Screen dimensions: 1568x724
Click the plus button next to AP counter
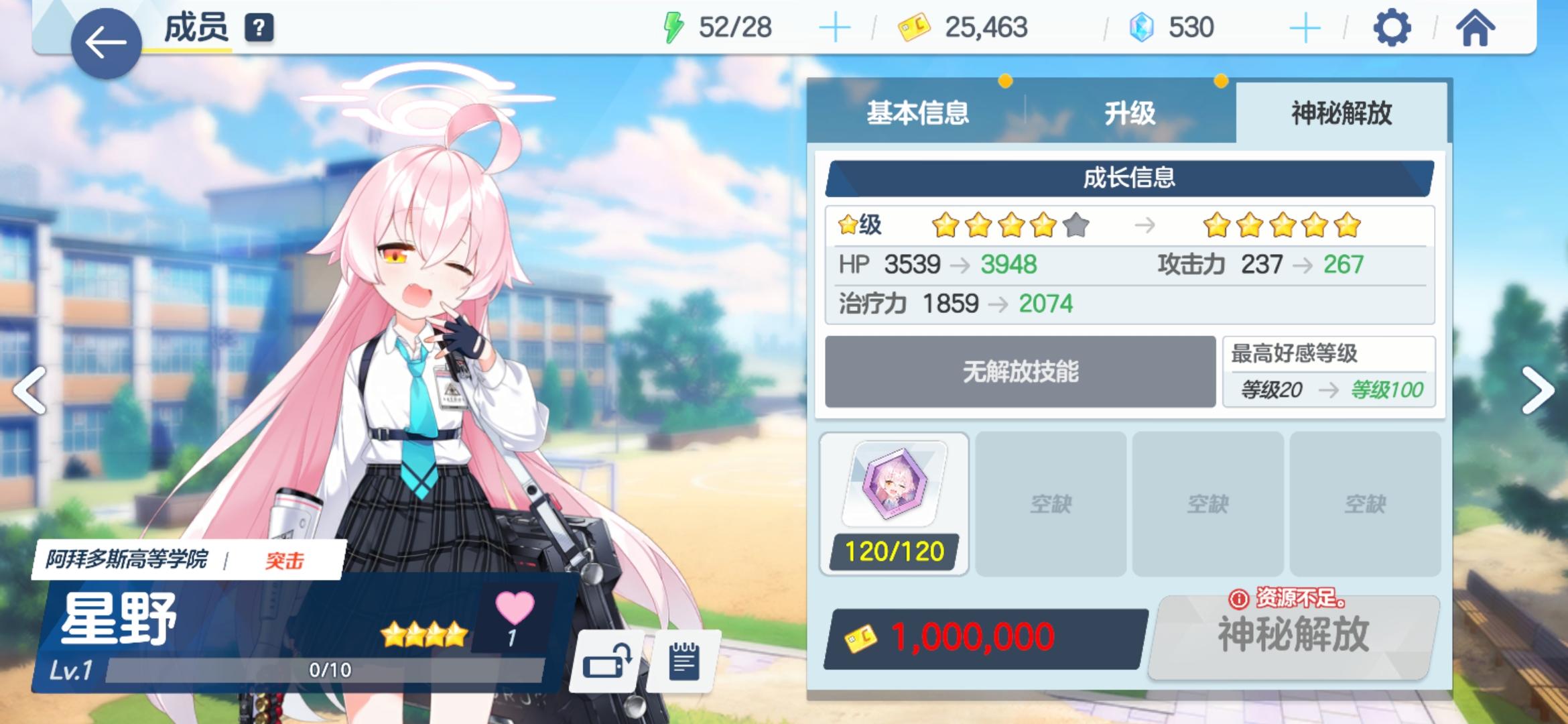click(x=834, y=27)
